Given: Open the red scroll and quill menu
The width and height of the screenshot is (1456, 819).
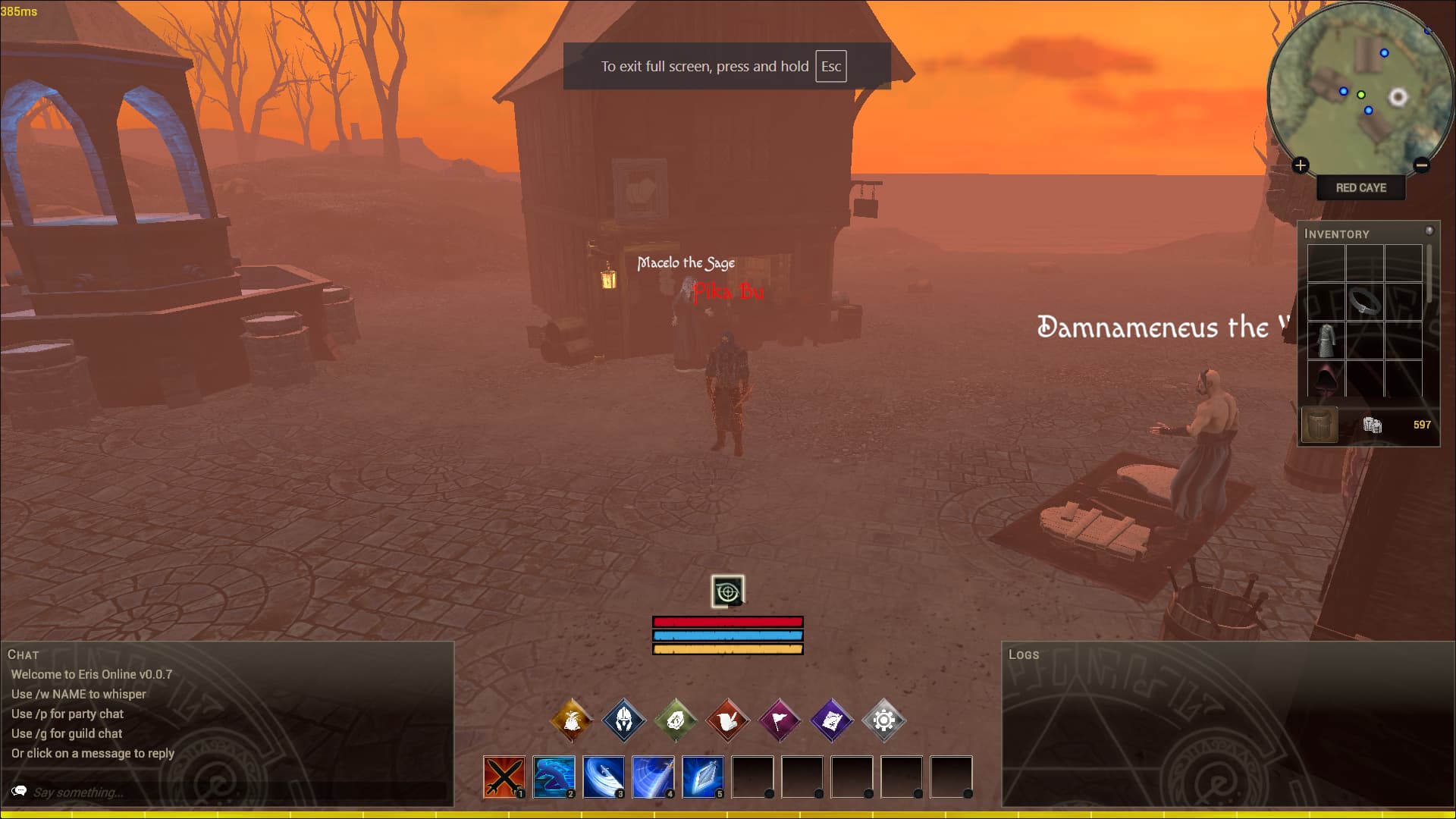Looking at the screenshot, I should click(x=727, y=720).
